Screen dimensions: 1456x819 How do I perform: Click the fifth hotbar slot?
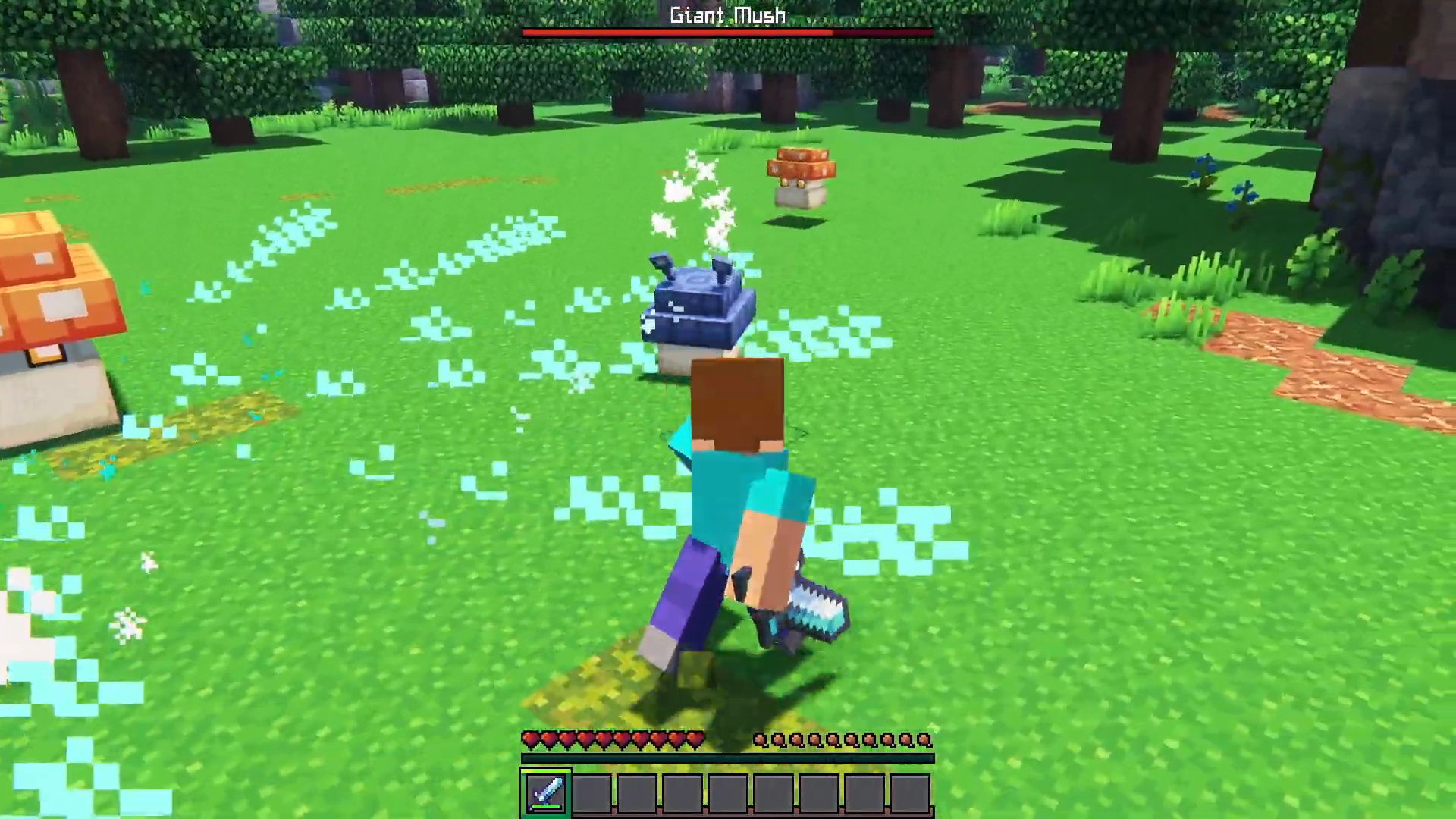(x=729, y=792)
